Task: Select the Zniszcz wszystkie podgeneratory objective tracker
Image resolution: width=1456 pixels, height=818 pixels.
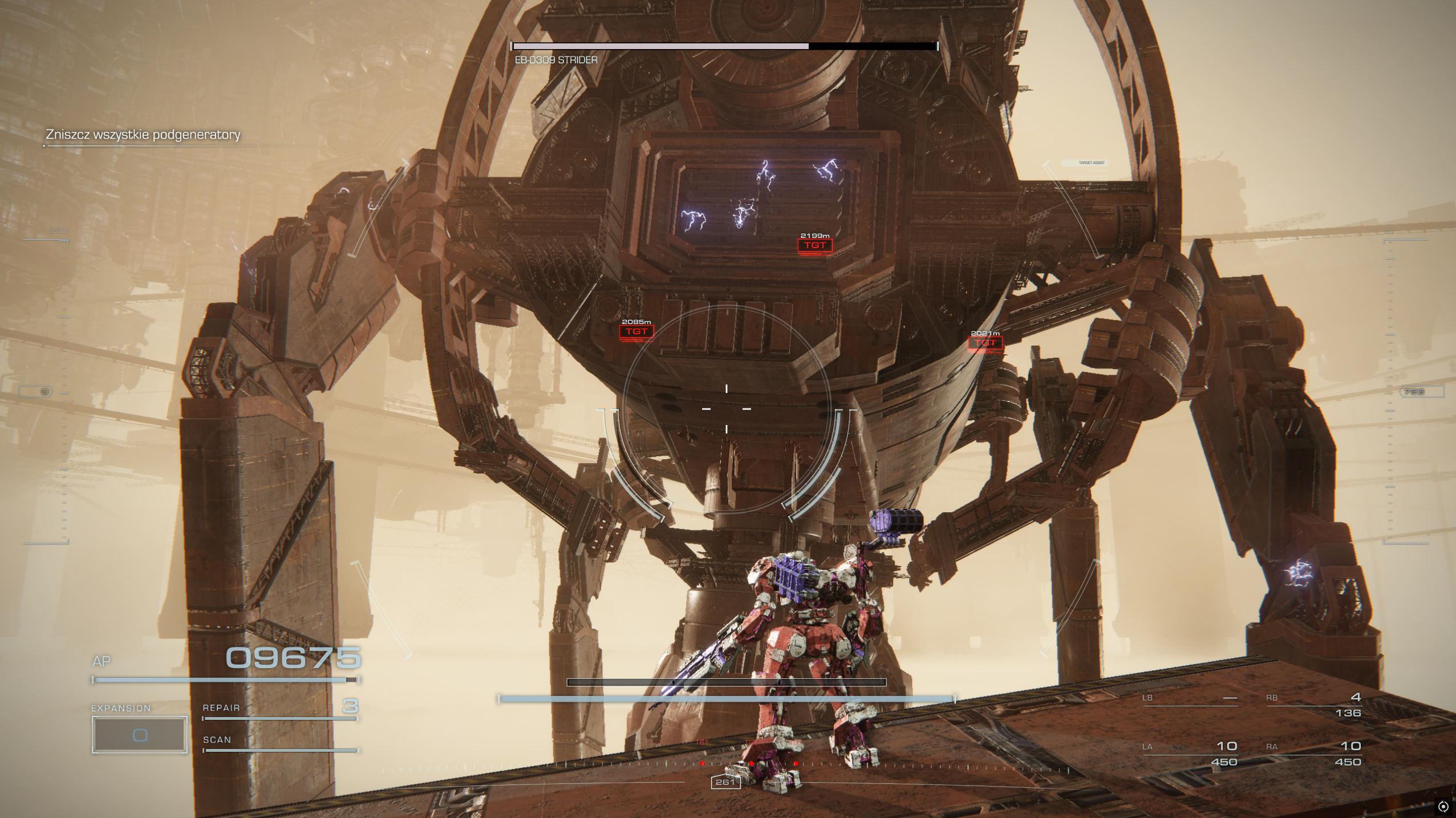Action: [x=143, y=135]
